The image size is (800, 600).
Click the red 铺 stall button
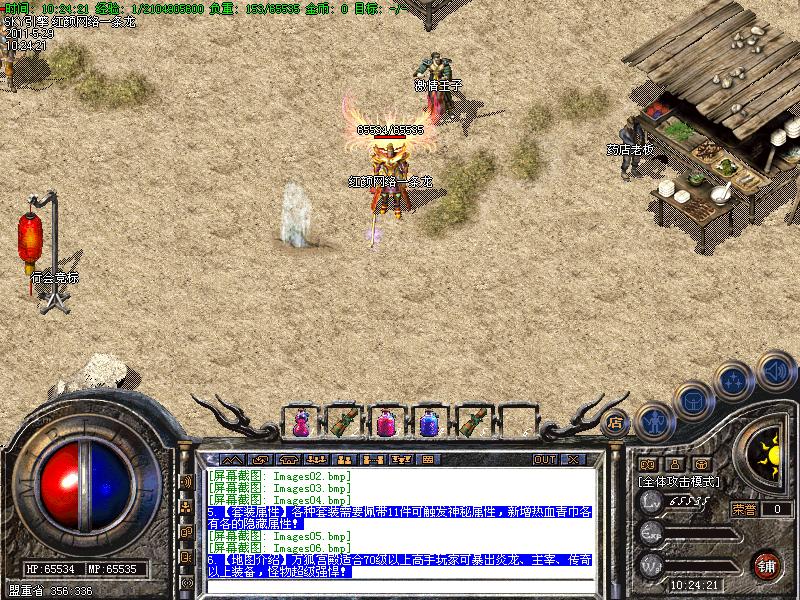[767, 563]
